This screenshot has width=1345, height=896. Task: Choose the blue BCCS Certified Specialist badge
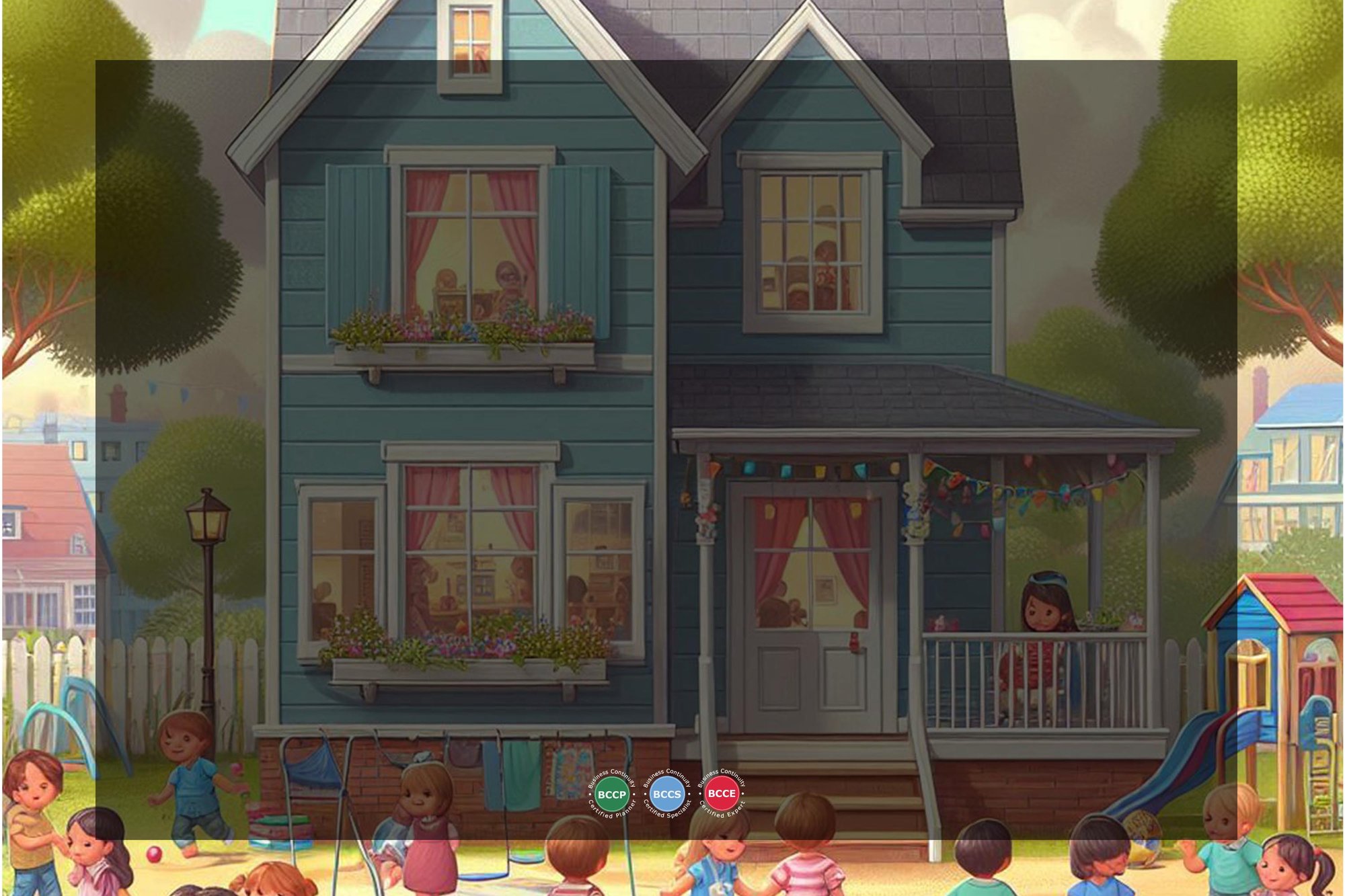(x=666, y=794)
